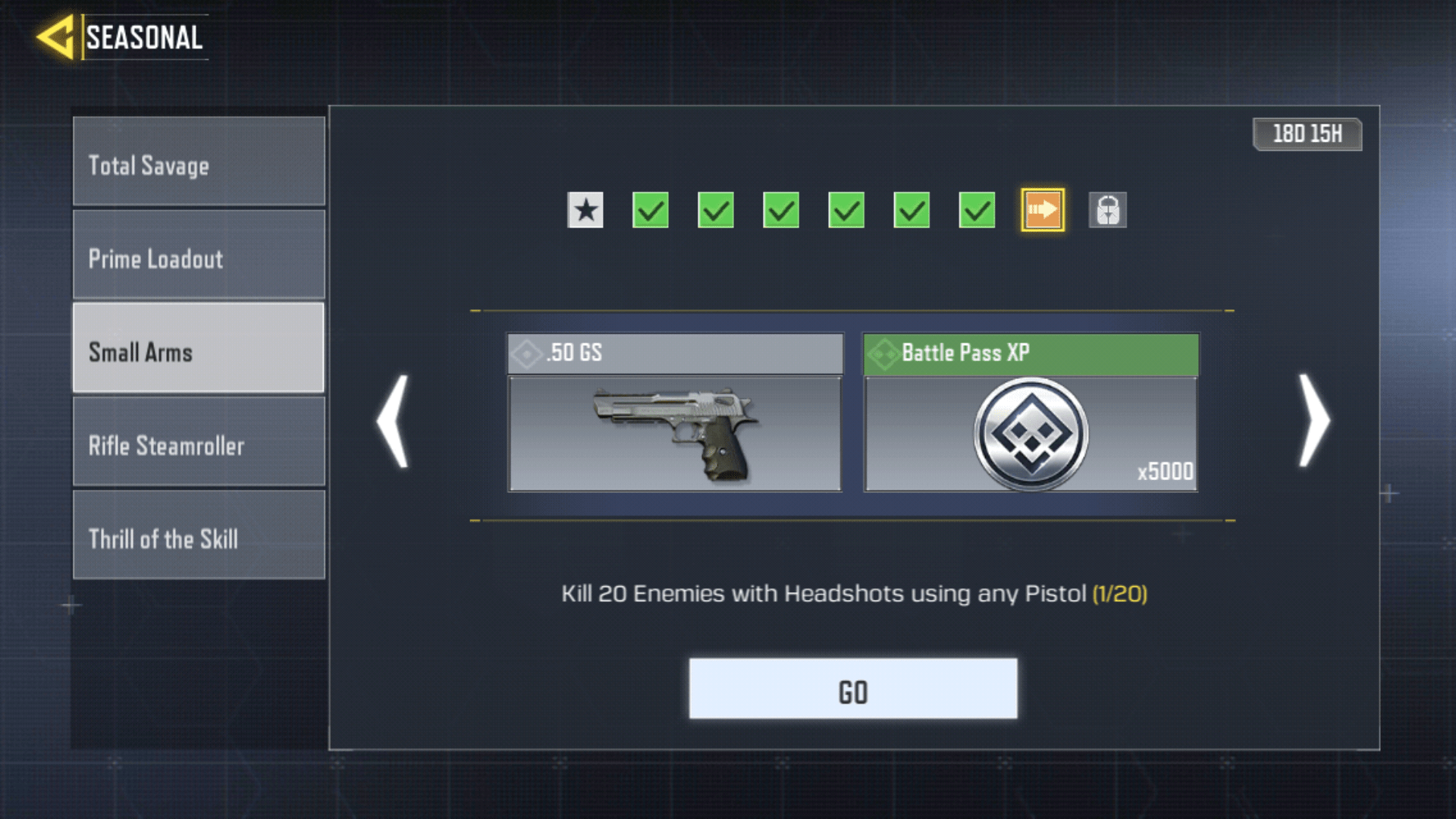Select the Thrill of the Skill entry

pos(199,540)
